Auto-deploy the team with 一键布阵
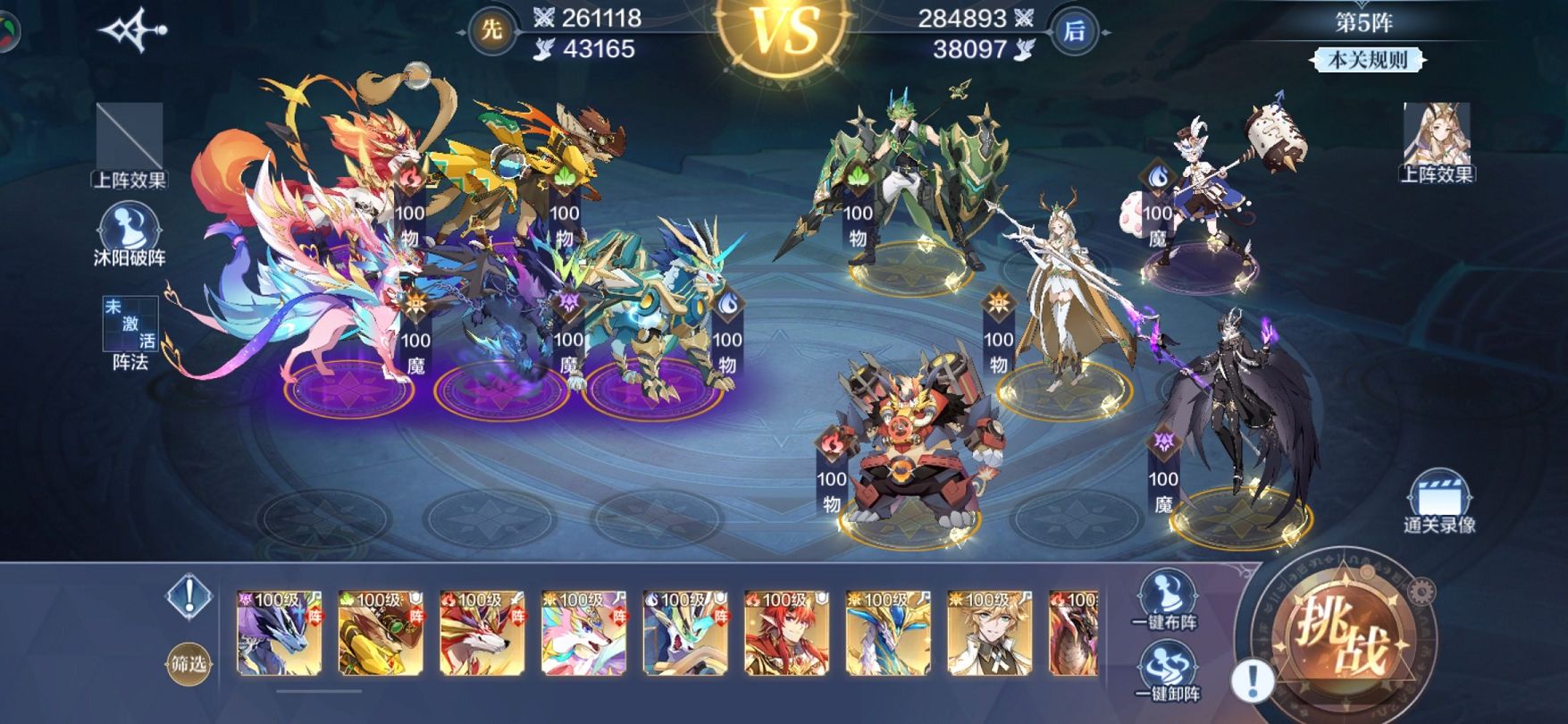 pyautogui.click(x=1166, y=598)
